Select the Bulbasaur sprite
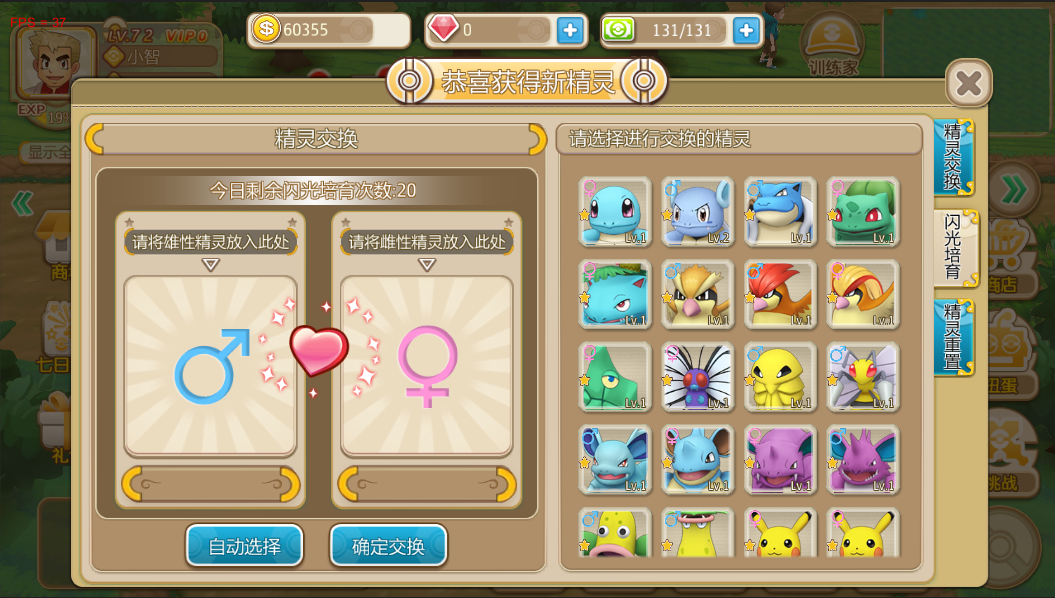Image resolution: width=1055 pixels, height=598 pixels. coord(863,212)
